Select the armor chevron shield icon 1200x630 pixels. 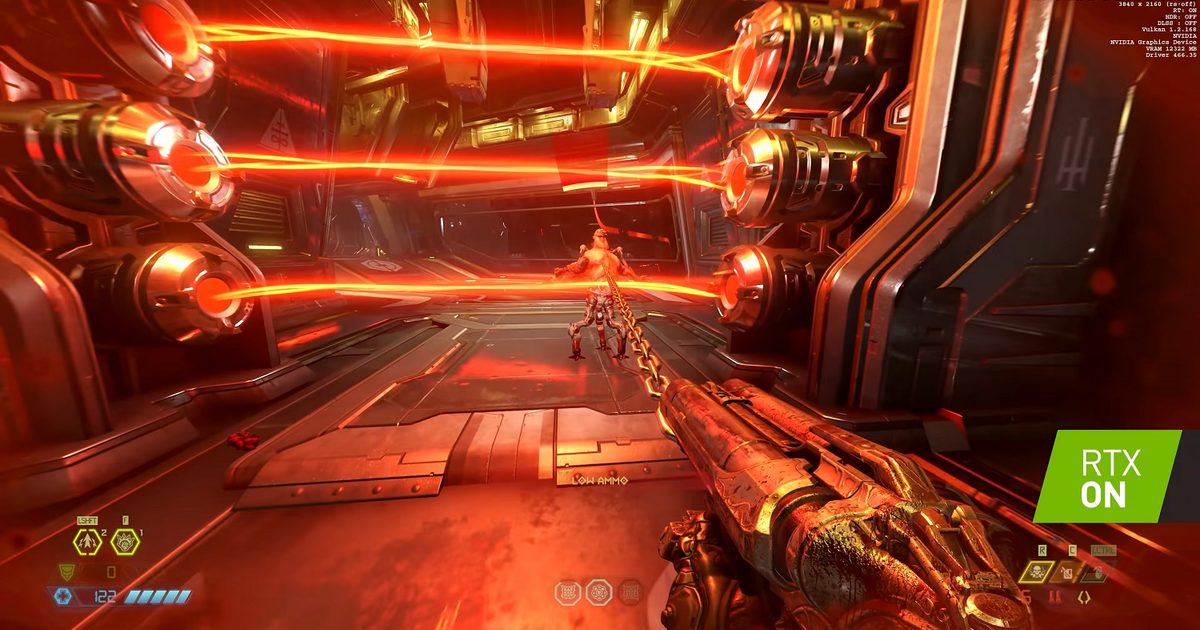pyautogui.click(x=67, y=572)
